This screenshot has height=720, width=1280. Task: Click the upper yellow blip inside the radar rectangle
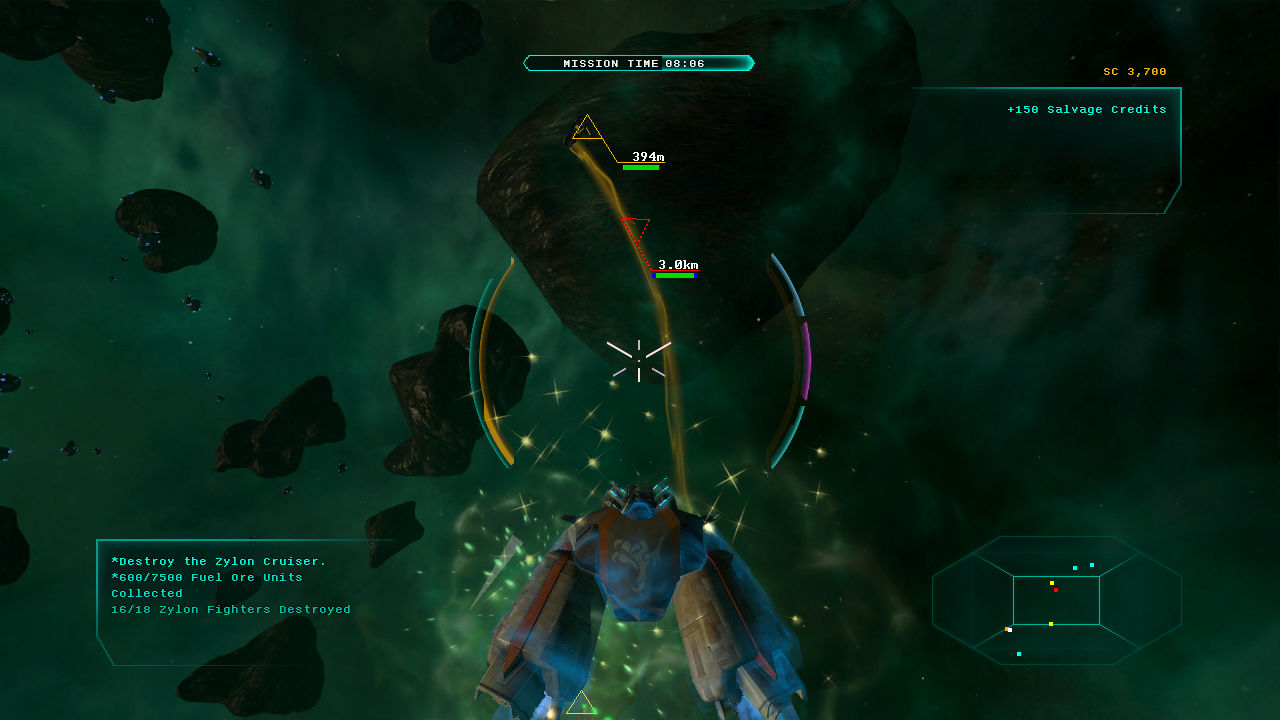click(x=1052, y=583)
